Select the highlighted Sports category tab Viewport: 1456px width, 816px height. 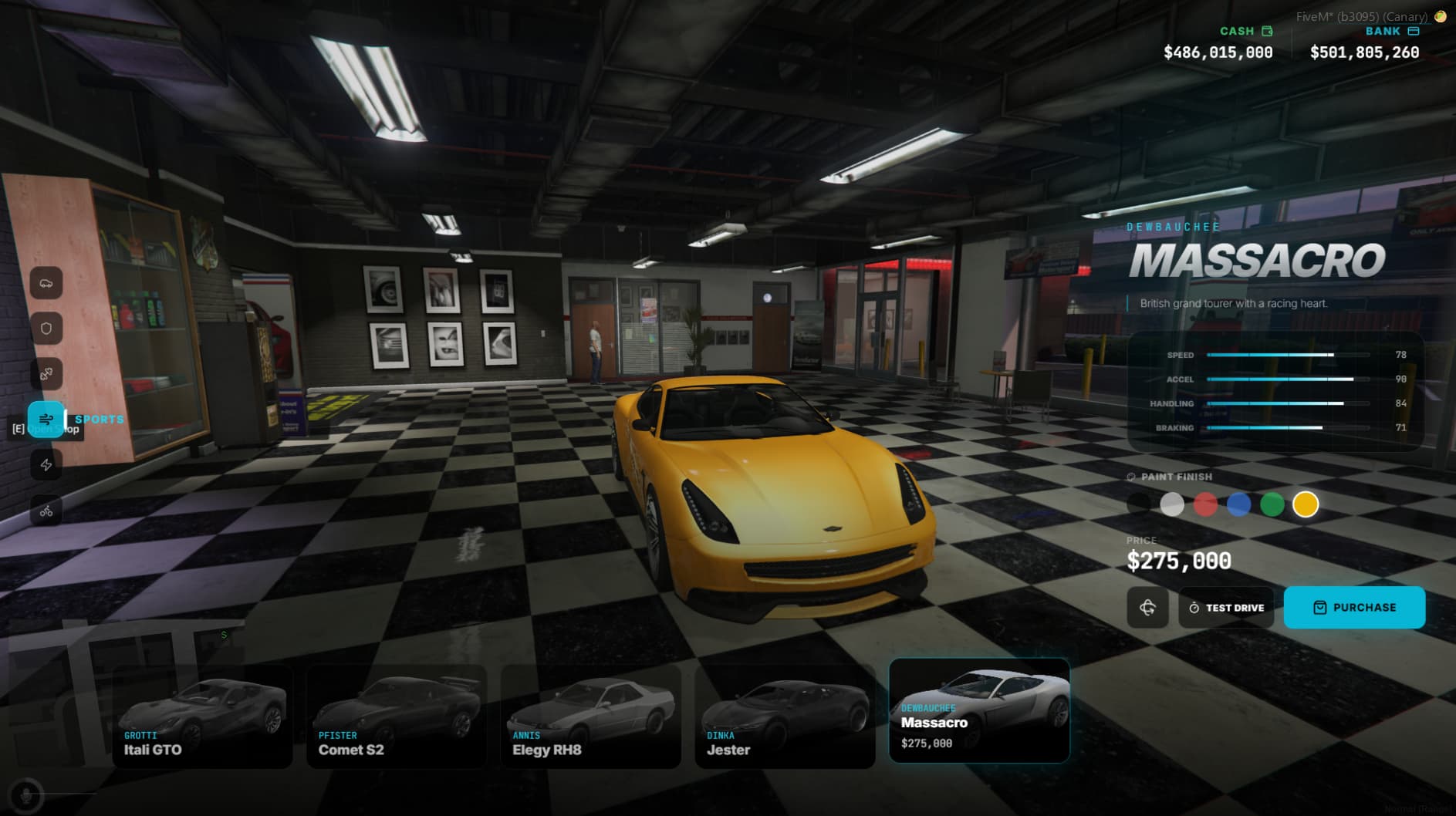46,420
